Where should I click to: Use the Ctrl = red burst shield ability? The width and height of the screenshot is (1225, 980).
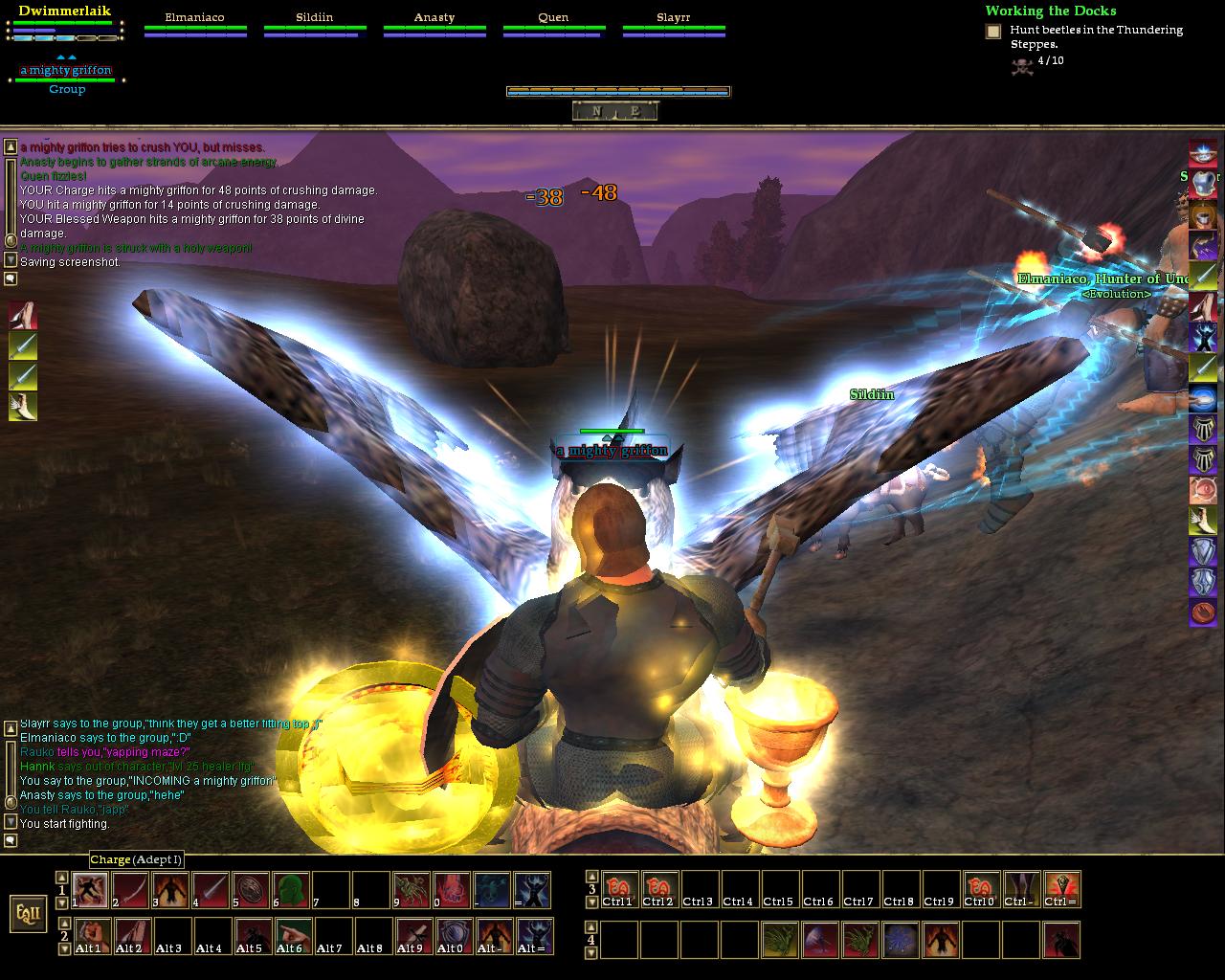click(1061, 890)
